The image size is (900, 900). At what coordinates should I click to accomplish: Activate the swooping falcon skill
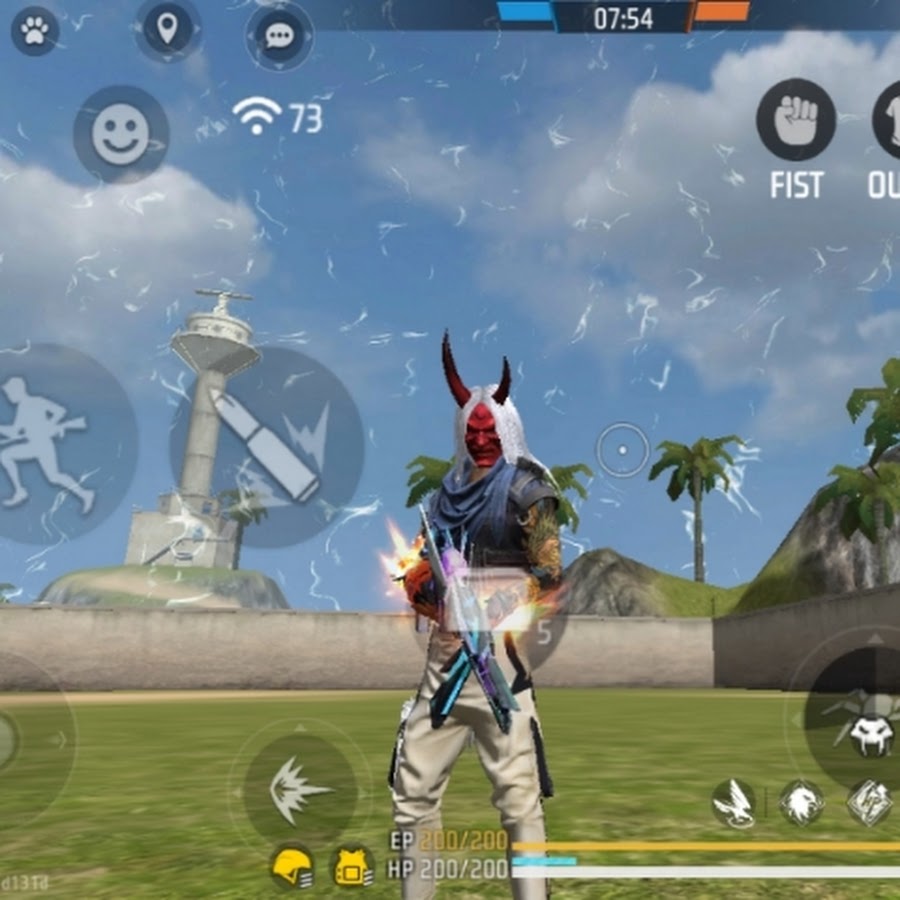pyautogui.click(x=734, y=803)
